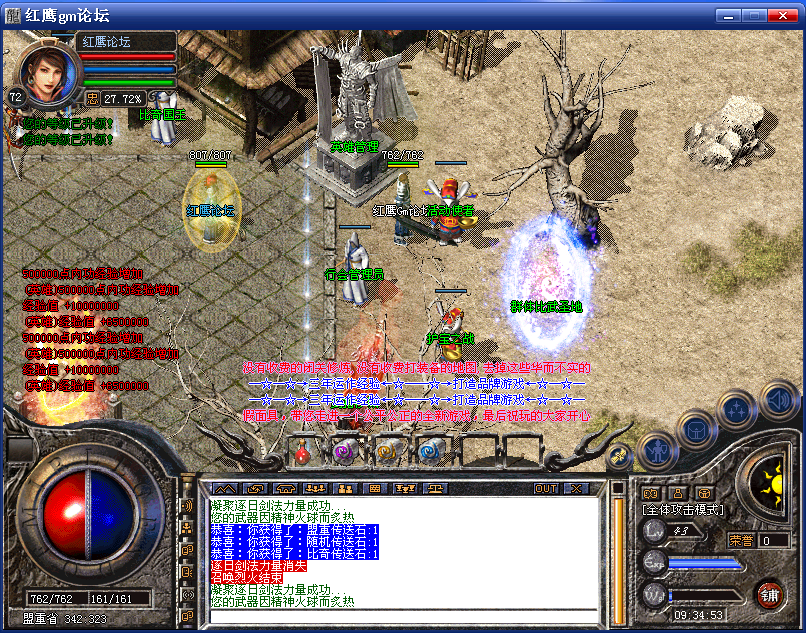Use the red potion in the belt slot
This screenshot has height=633, width=806.
(303, 452)
